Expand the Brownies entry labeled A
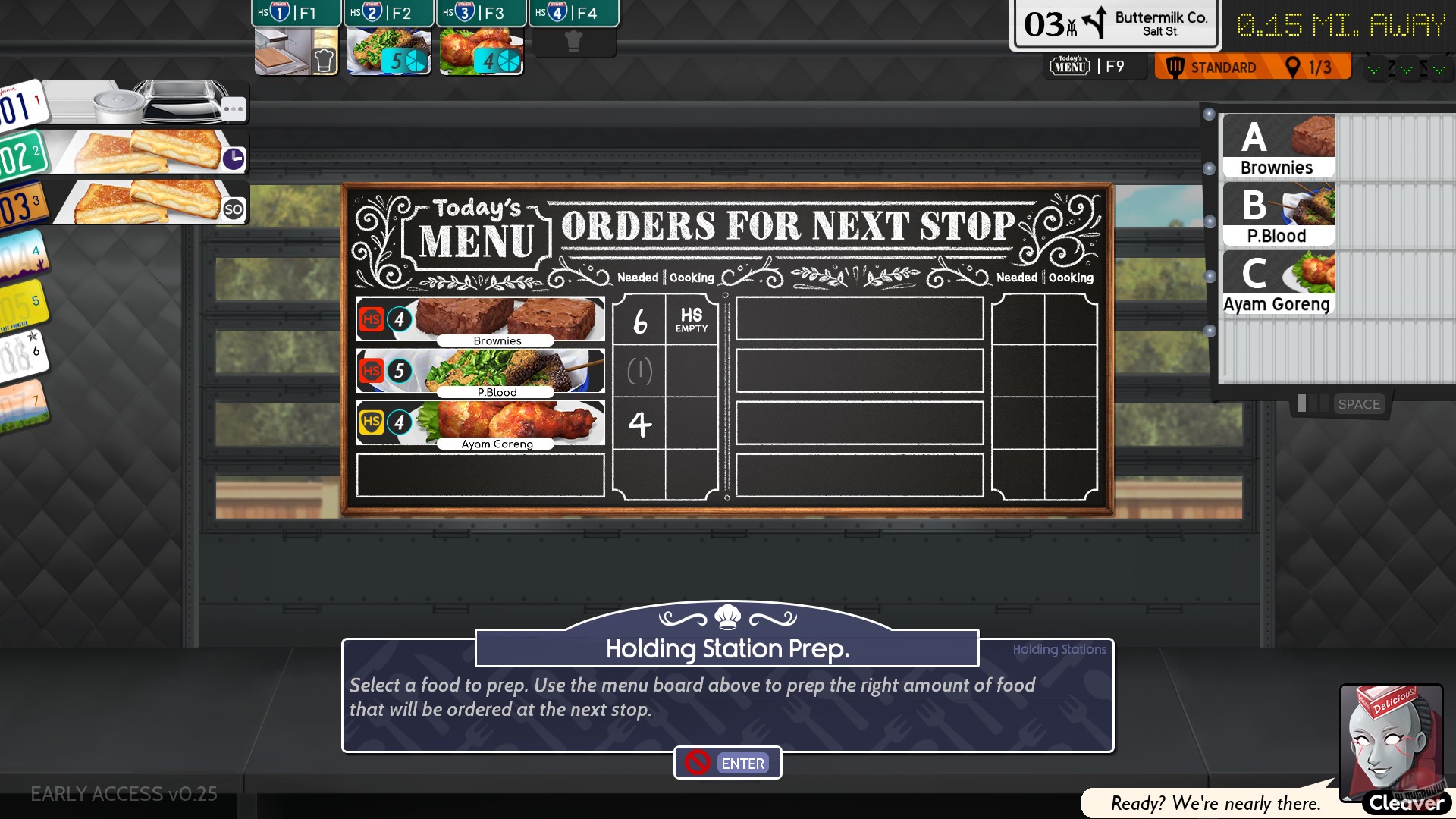The width and height of the screenshot is (1456, 819). click(x=1278, y=144)
